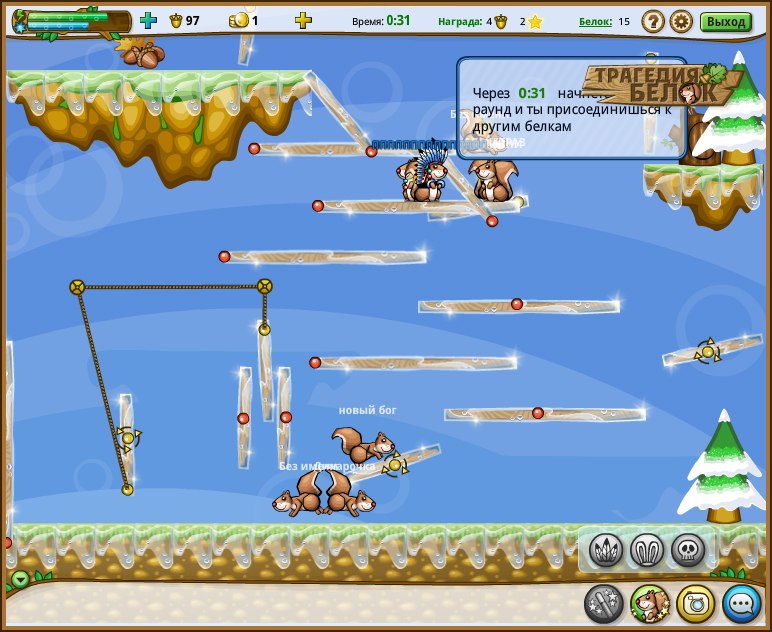Add energy with the teal plus button
Image resolution: width=772 pixels, height=632 pixels.
click(149, 20)
